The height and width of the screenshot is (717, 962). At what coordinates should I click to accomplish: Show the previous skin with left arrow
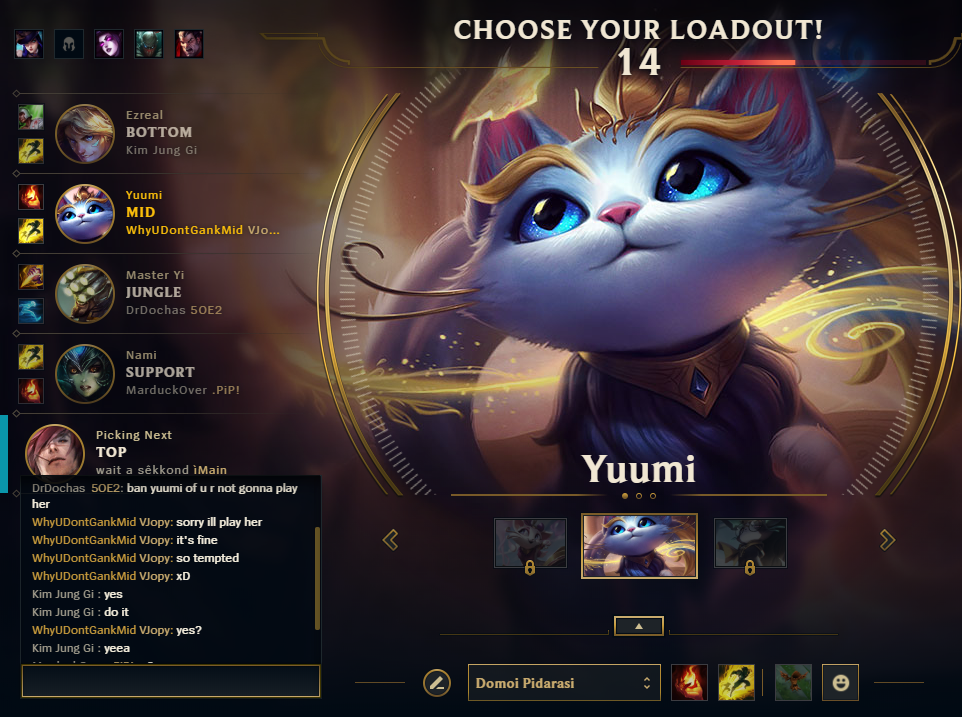[391, 540]
